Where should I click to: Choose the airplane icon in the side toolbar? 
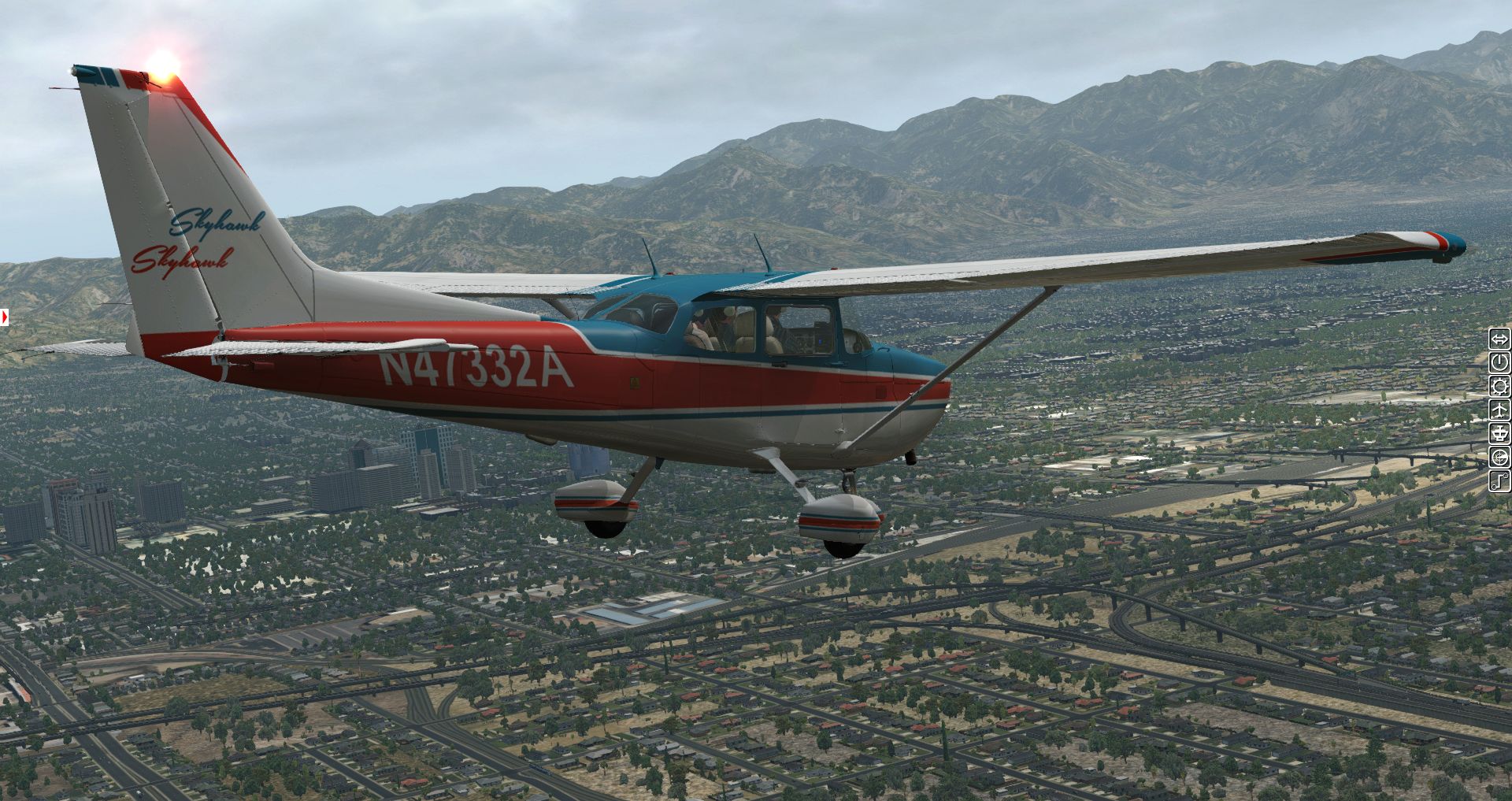(x=1499, y=410)
